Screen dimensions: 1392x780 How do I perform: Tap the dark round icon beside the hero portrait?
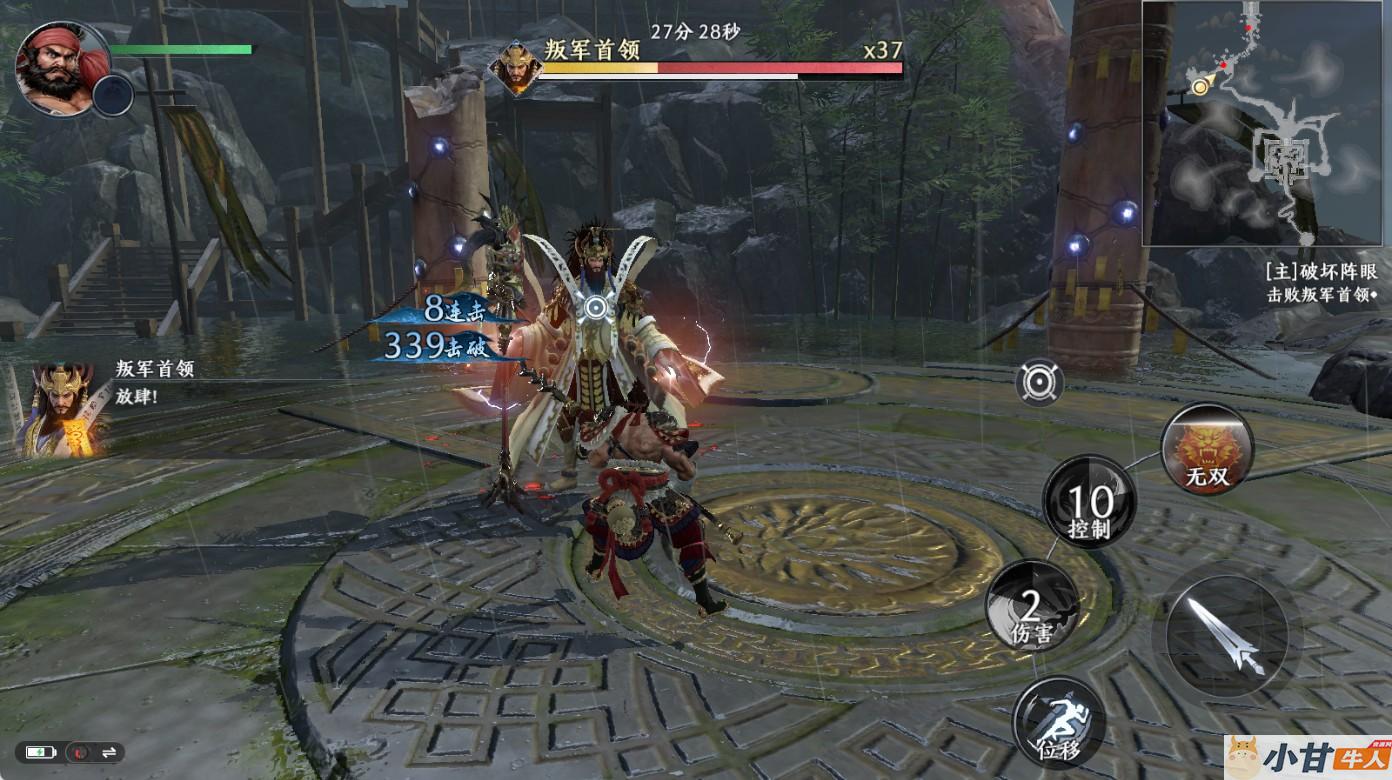pyautogui.click(x=115, y=95)
